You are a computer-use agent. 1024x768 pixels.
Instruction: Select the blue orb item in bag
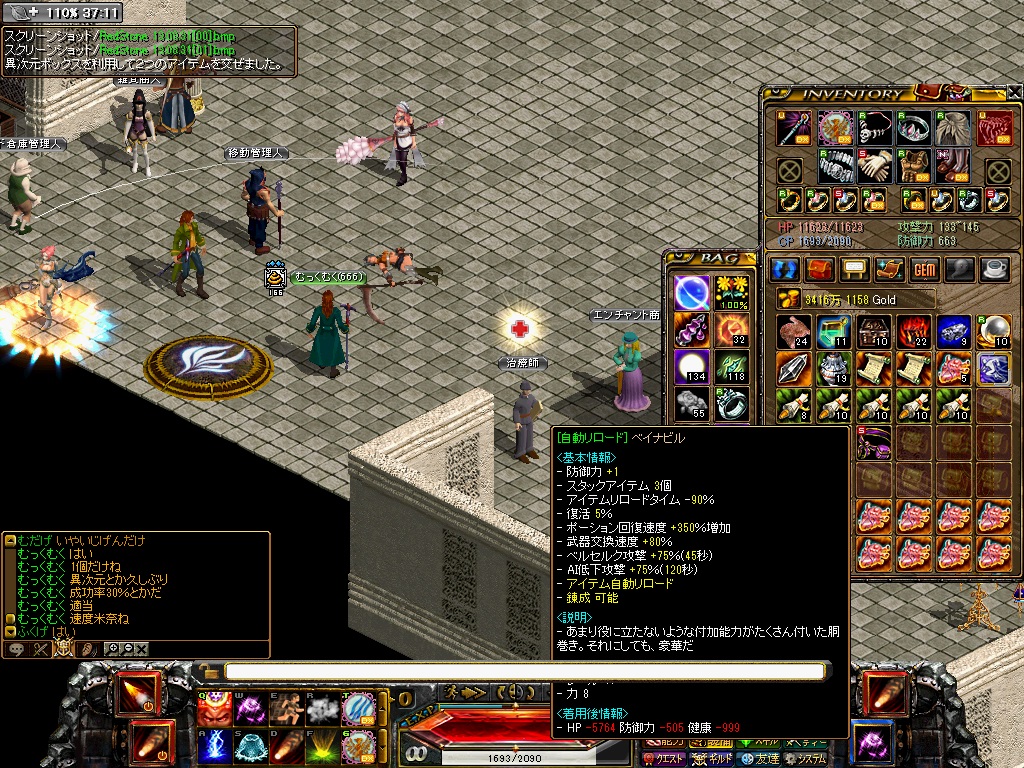[x=691, y=293]
